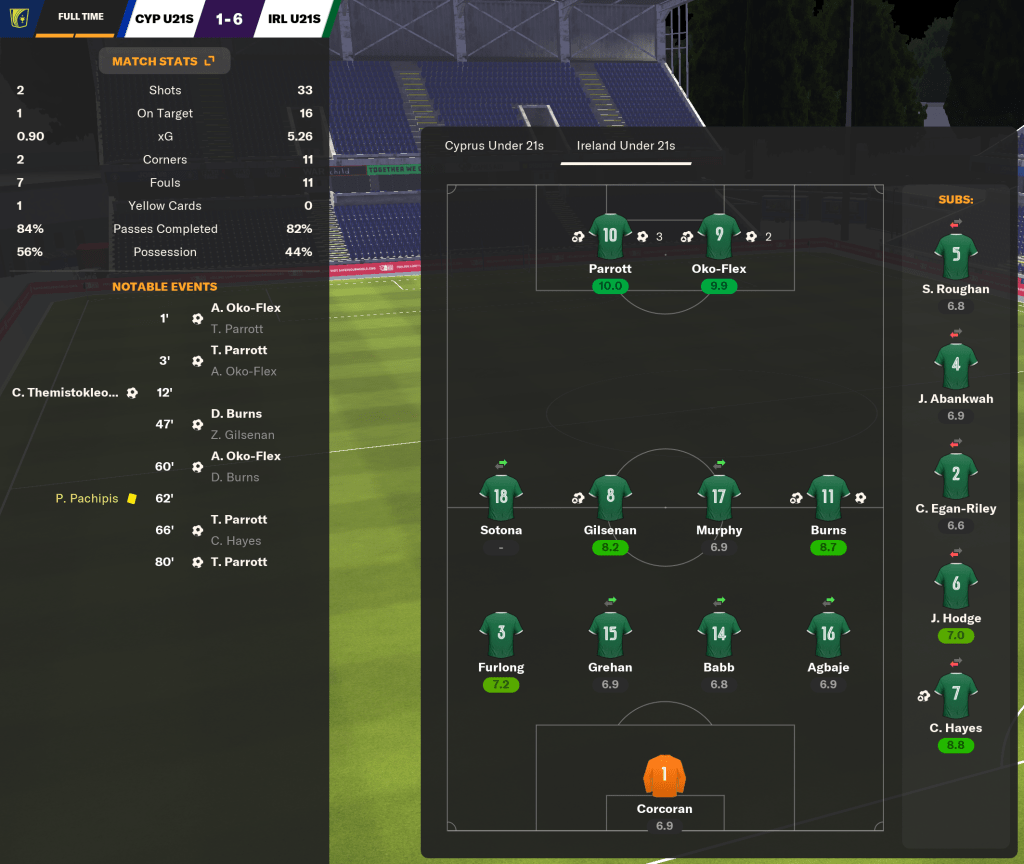Screen dimensions: 1024x864
Task: Choose Oko-Flex's number 9 shirt
Action: [x=719, y=236]
